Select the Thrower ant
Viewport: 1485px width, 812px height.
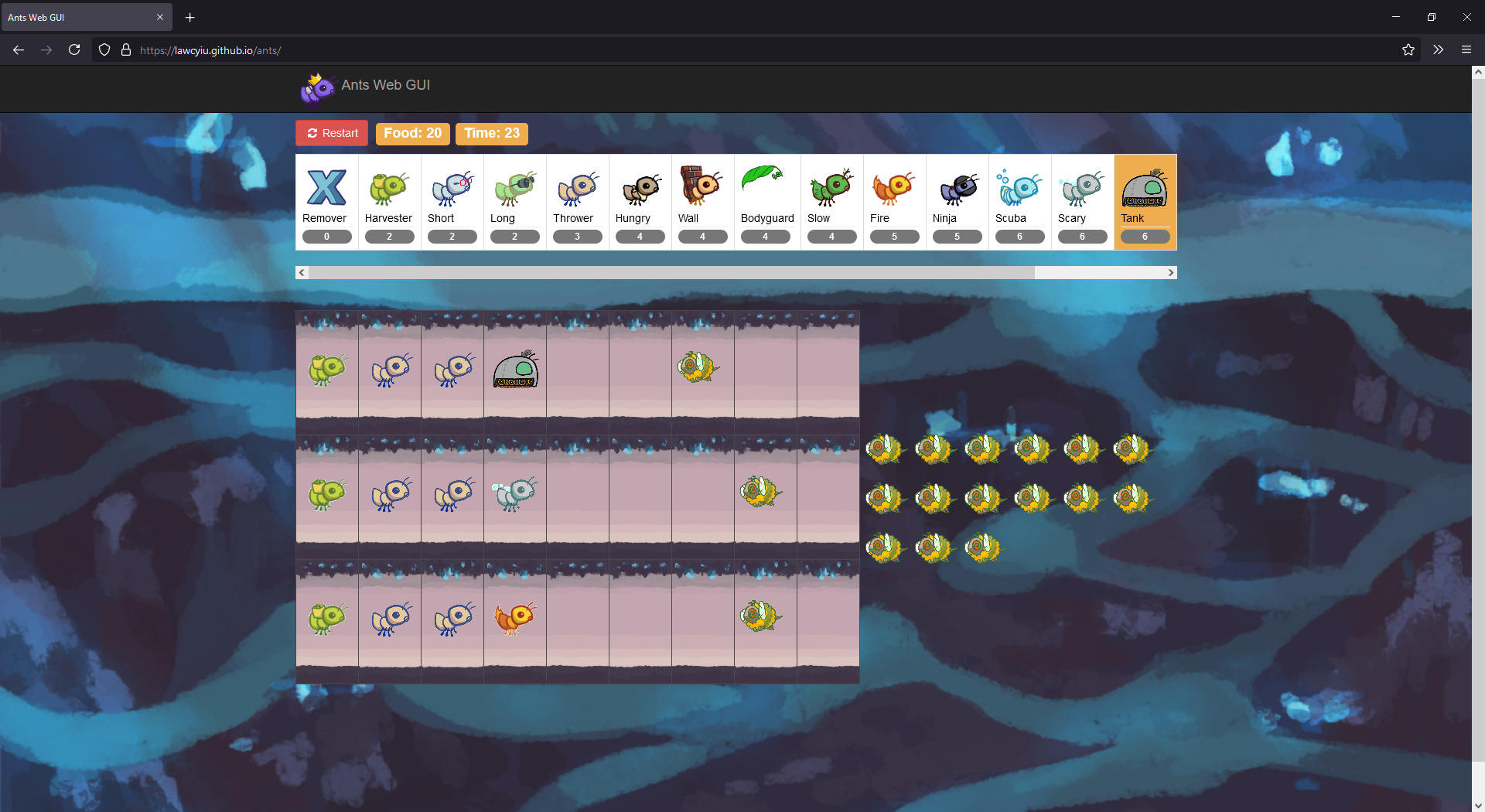click(577, 202)
